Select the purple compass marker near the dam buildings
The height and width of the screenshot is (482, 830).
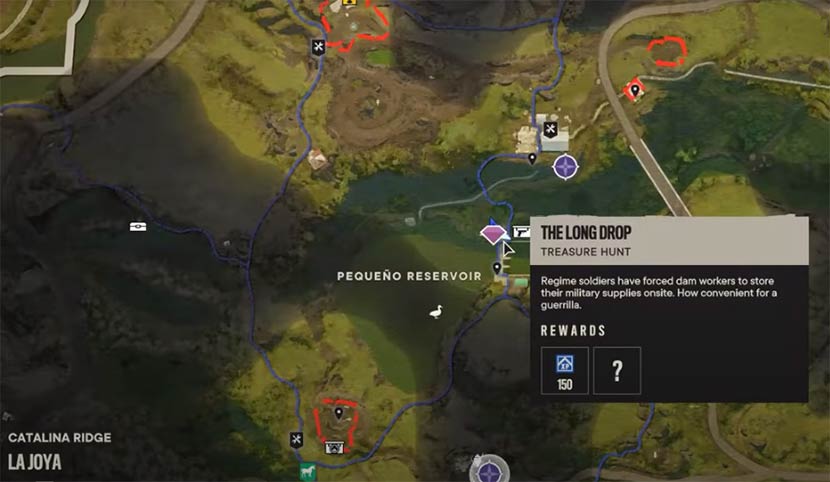coord(566,166)
